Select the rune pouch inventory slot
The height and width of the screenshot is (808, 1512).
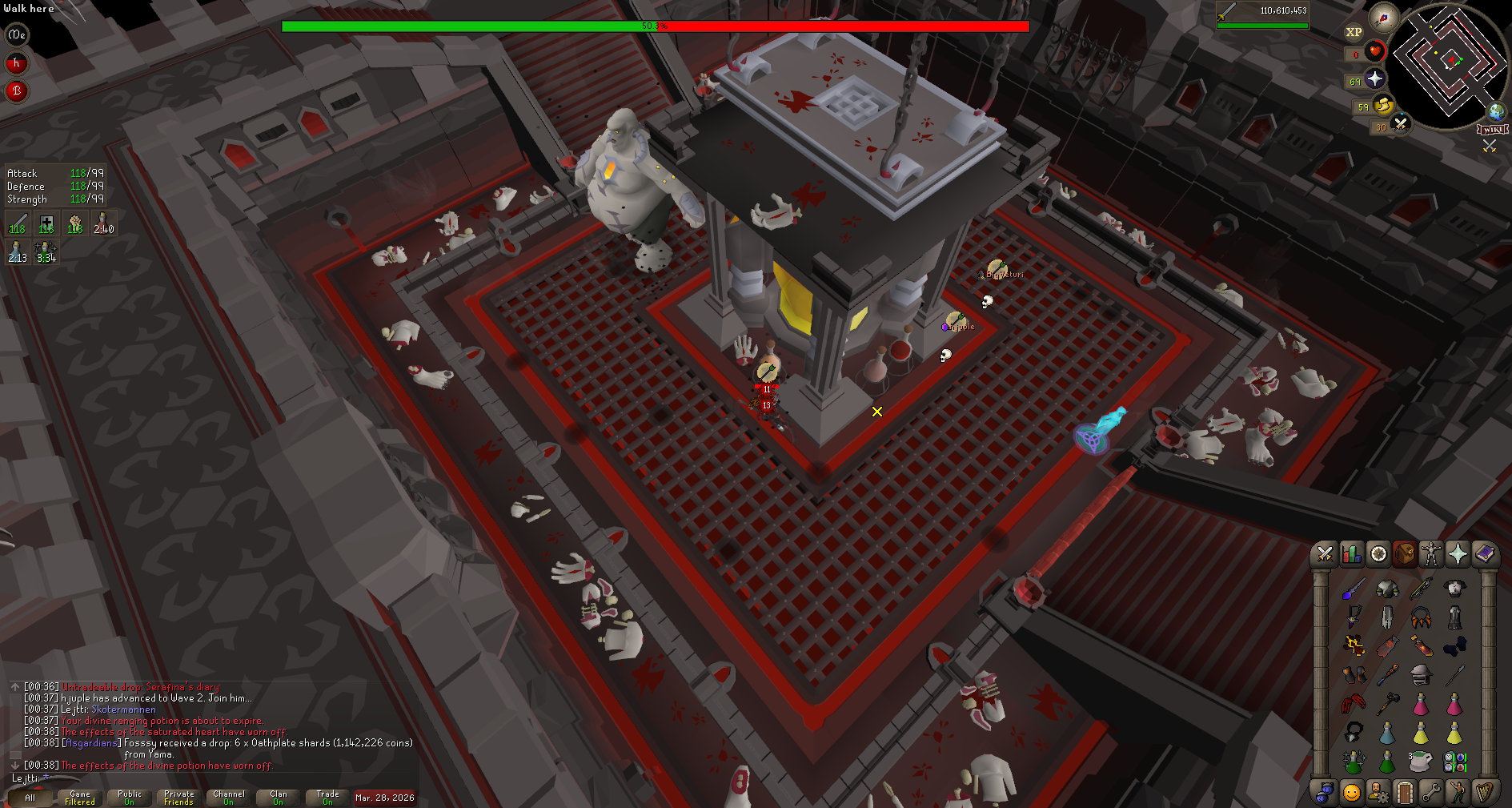coord(1454,761)
